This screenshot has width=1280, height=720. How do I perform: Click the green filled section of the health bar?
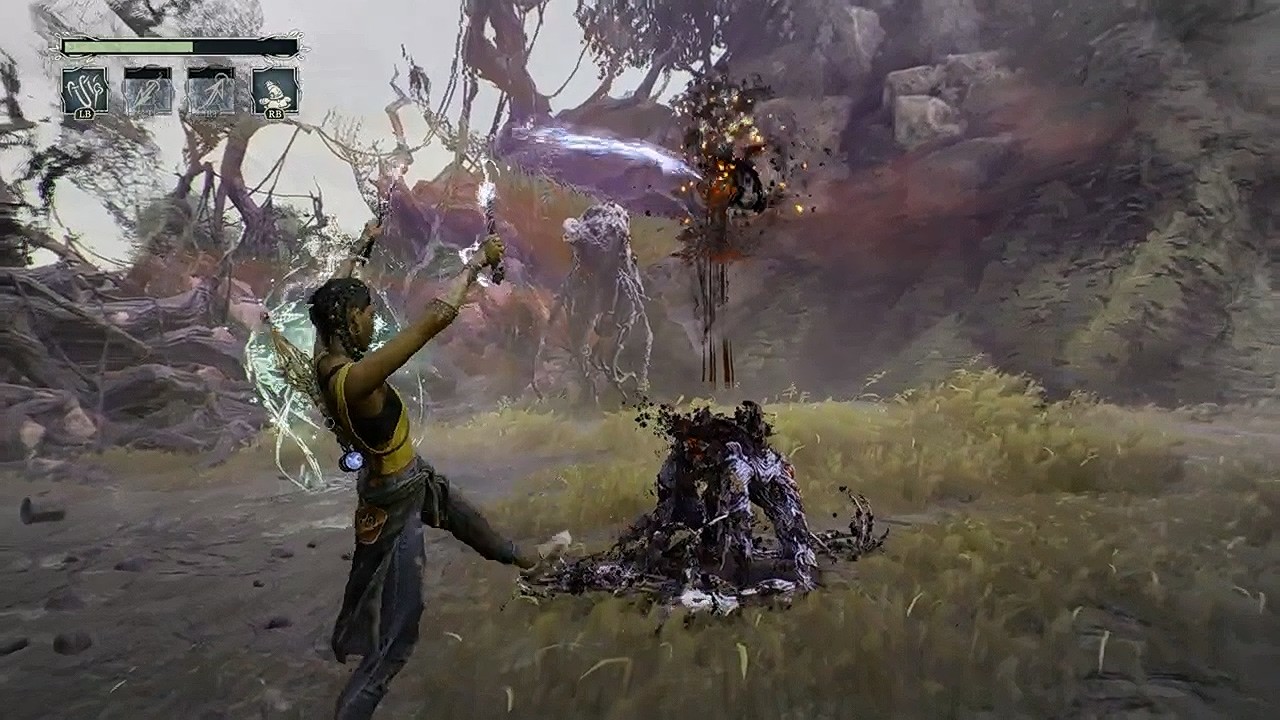pos(125,46)
